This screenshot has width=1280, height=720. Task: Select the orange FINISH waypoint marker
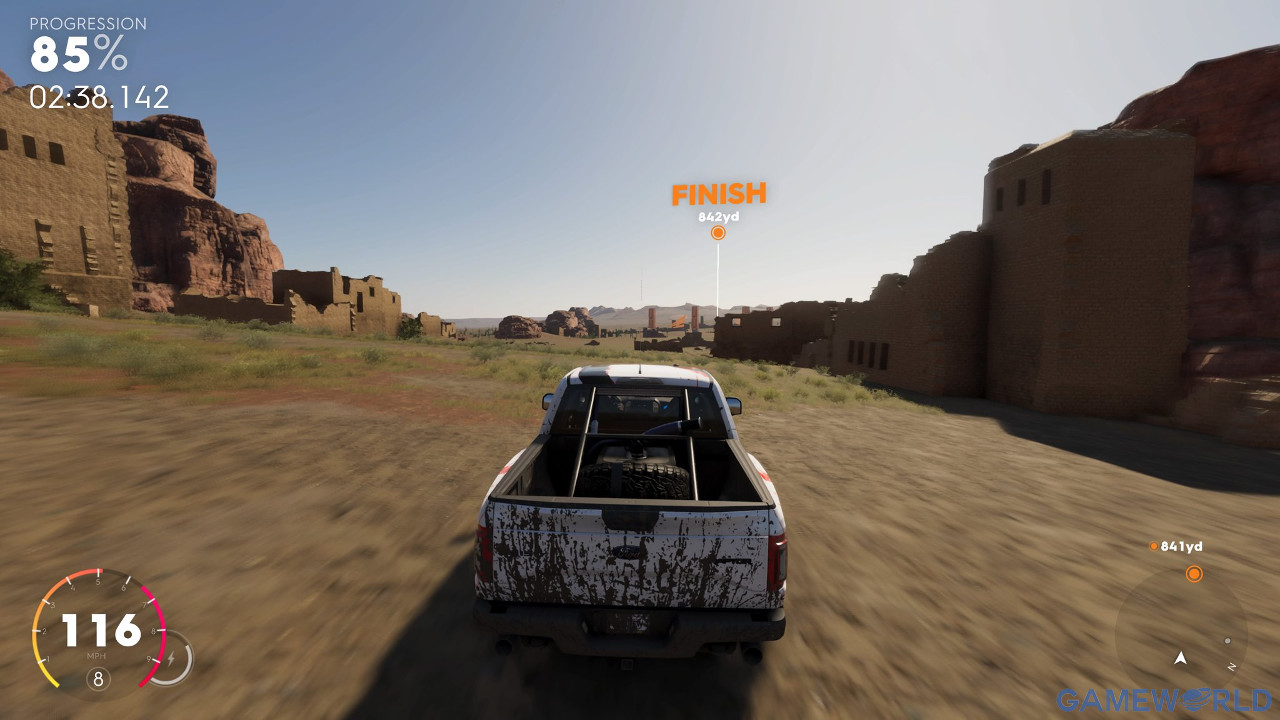[x=718, y=231]
